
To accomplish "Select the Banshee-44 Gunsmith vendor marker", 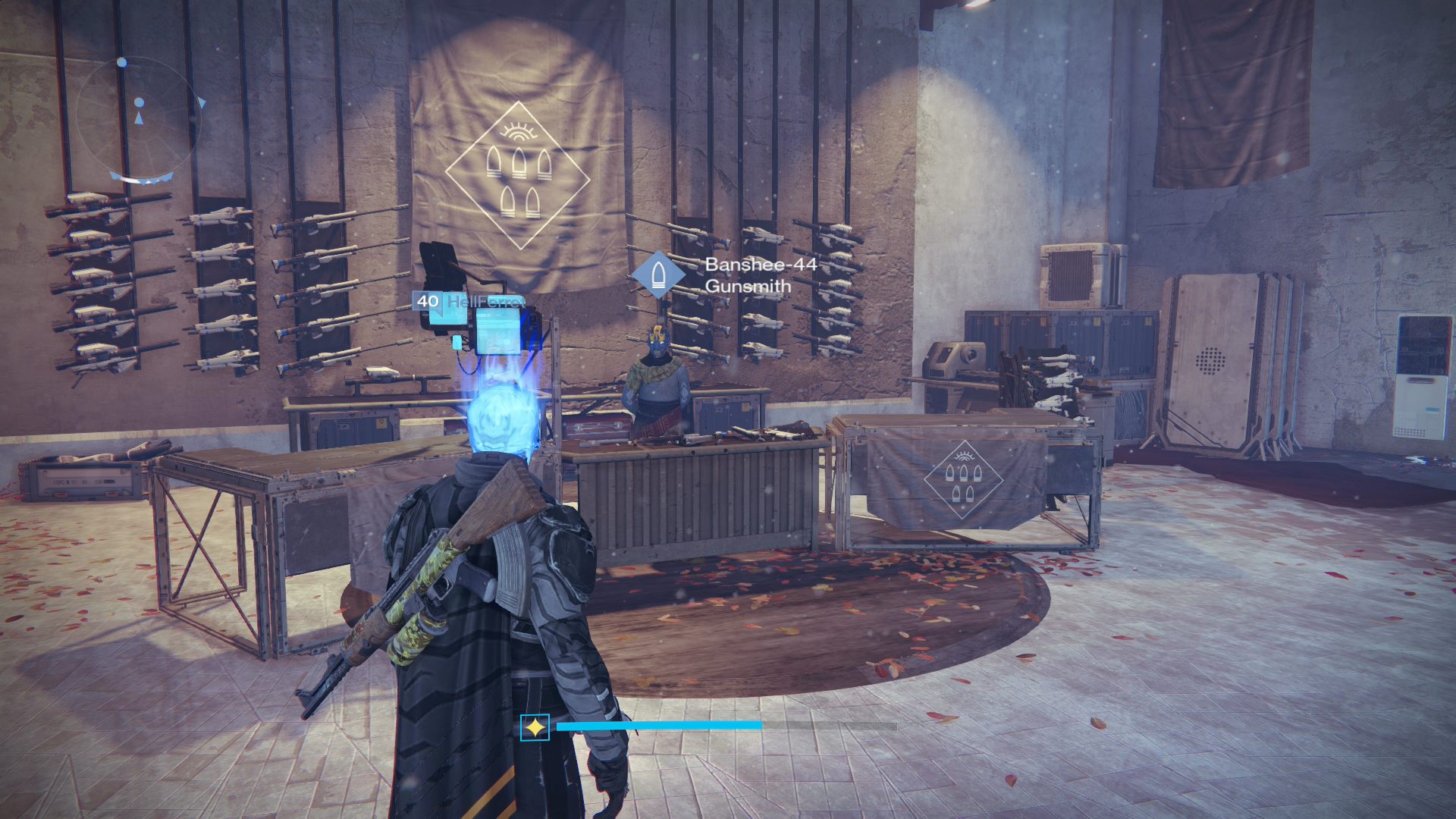I will point(657,275).
